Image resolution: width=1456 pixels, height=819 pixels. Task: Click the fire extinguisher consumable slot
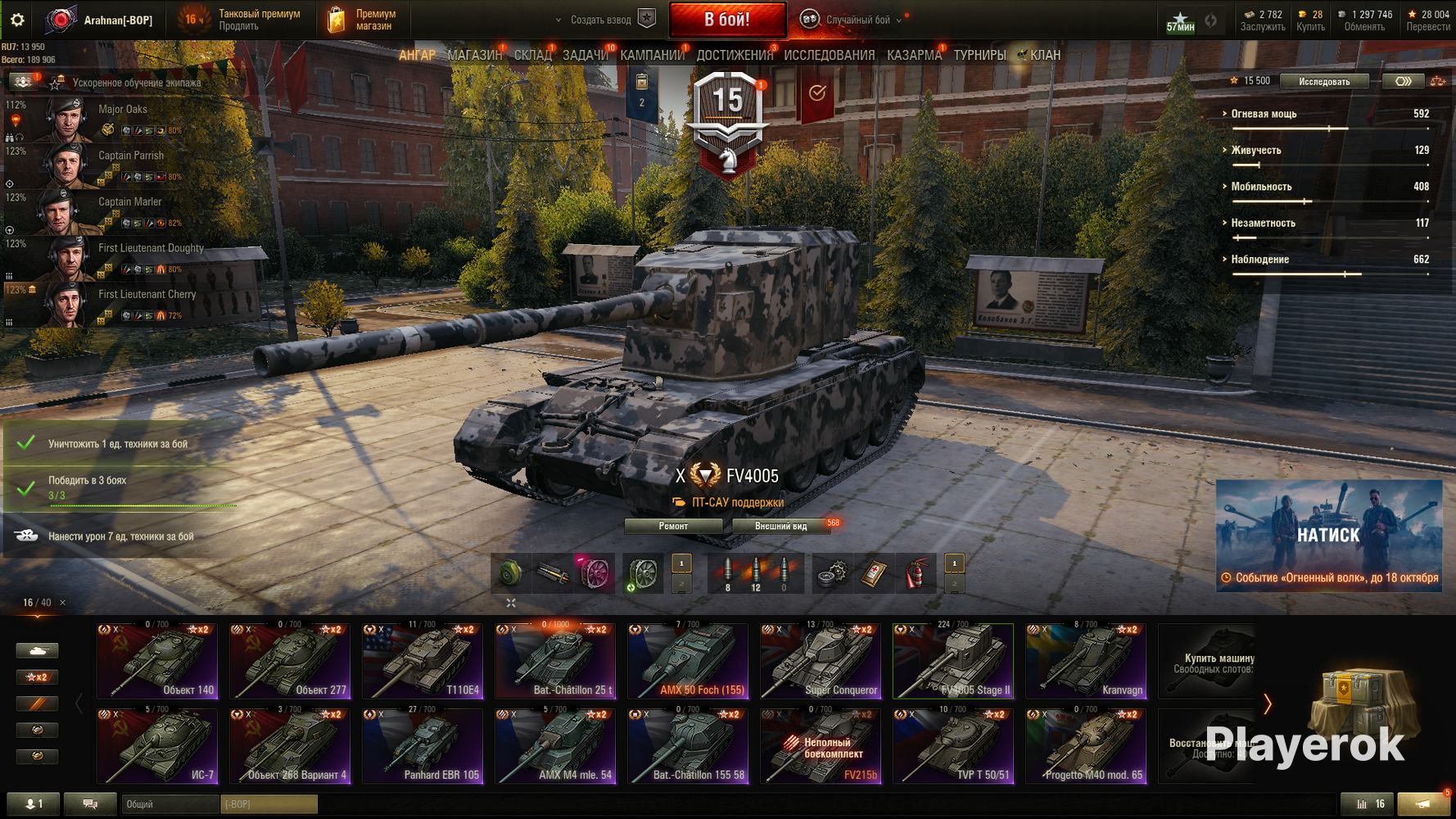click(916, 573)
